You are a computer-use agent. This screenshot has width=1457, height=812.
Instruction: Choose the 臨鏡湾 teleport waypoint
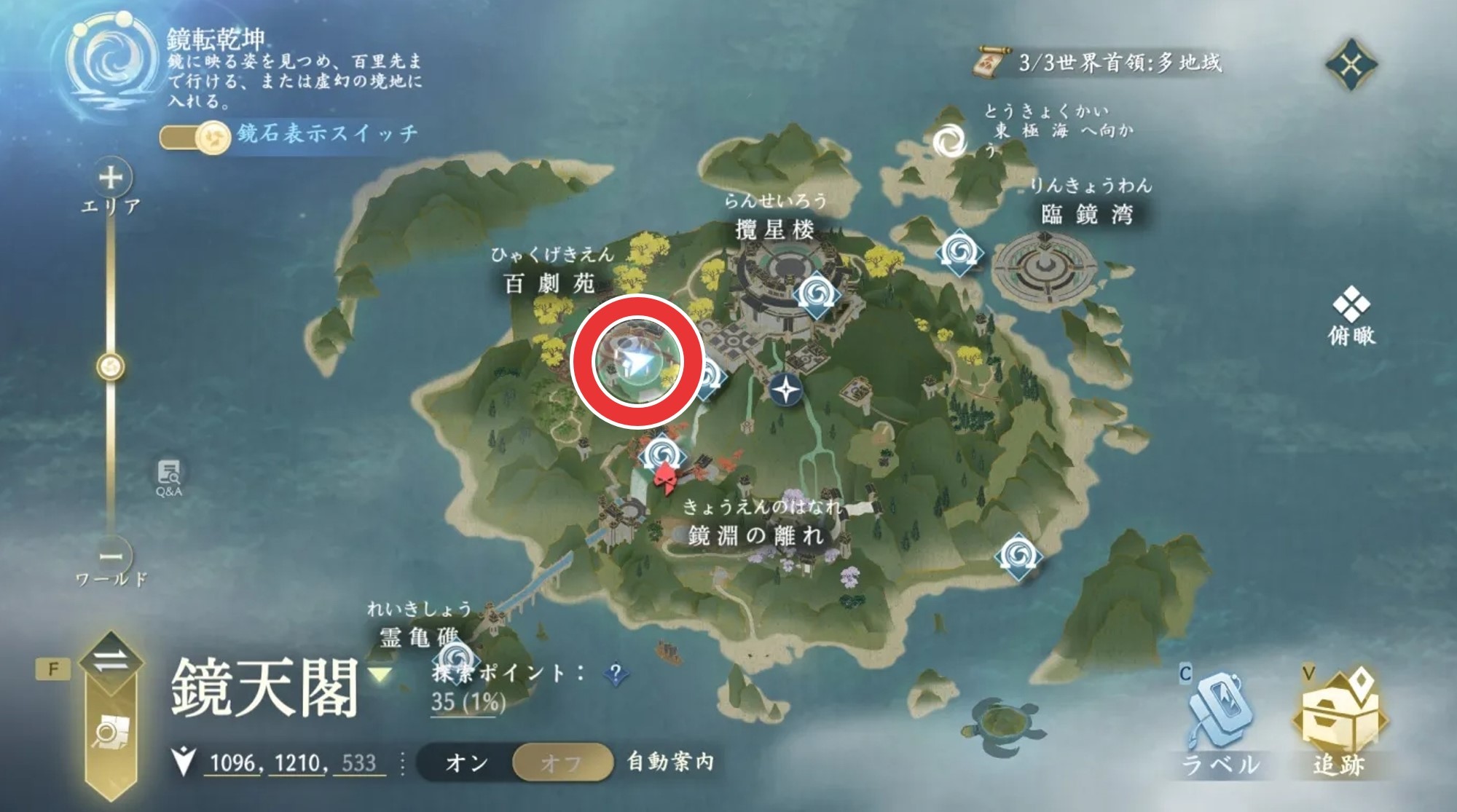(960, 253)
